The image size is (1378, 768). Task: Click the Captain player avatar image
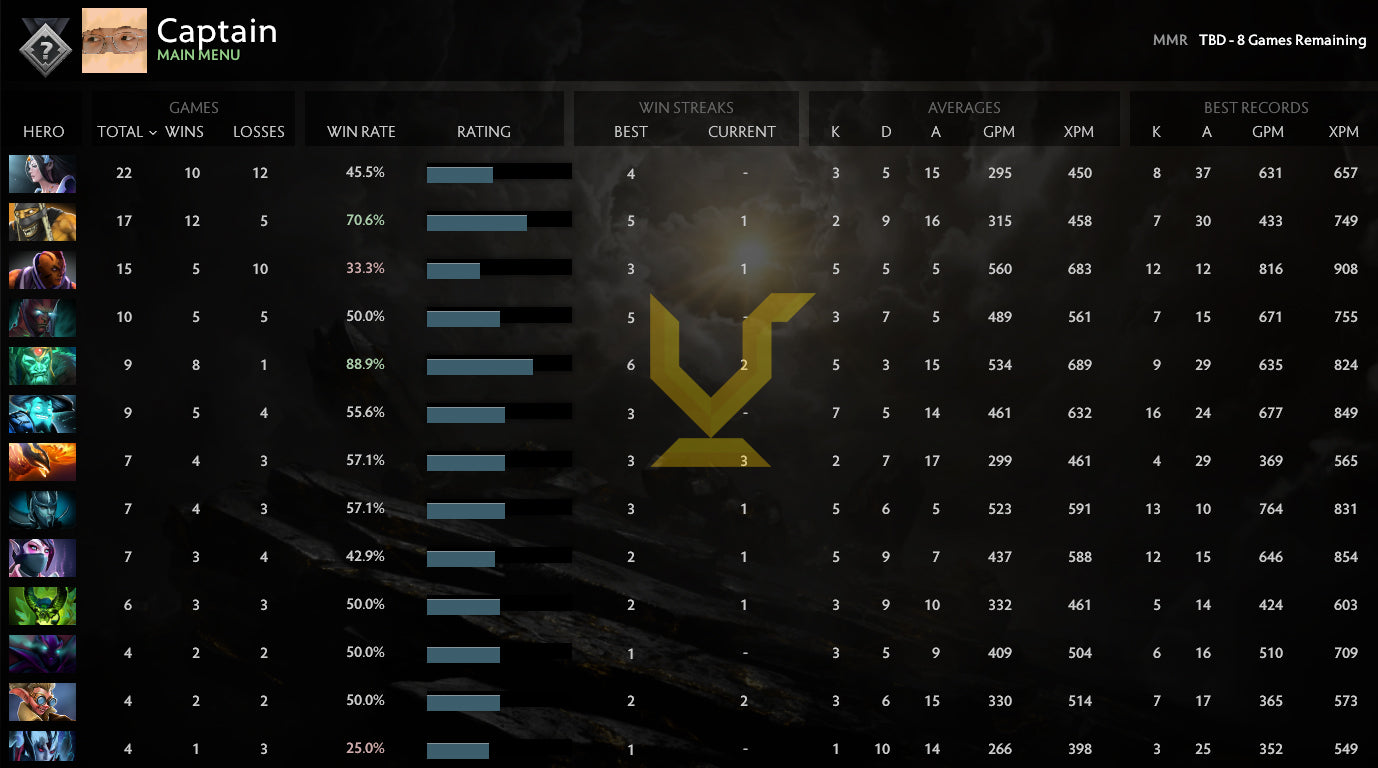[114, 41]
